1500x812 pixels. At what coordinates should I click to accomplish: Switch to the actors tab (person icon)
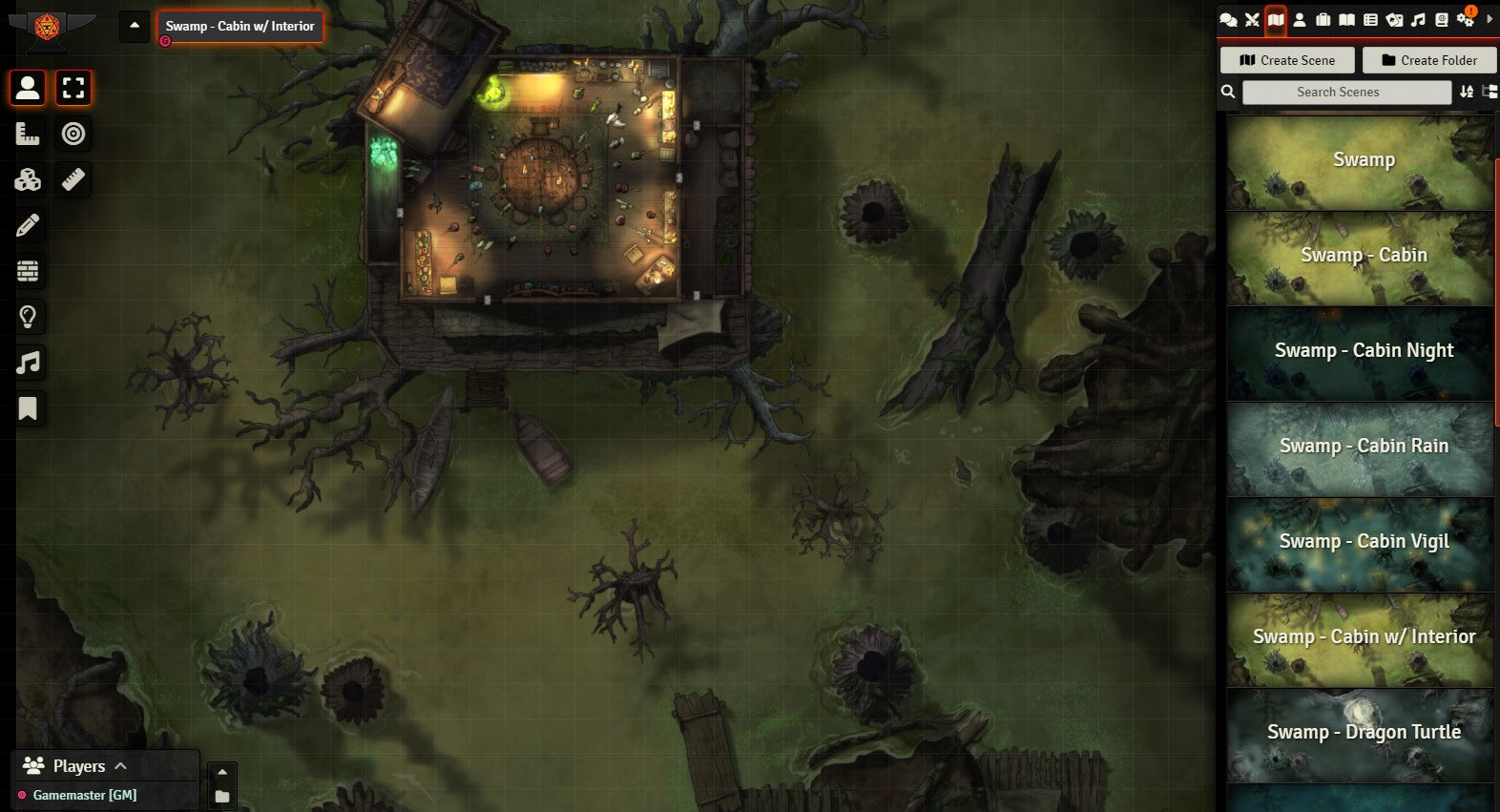[x=1300, y=20]
